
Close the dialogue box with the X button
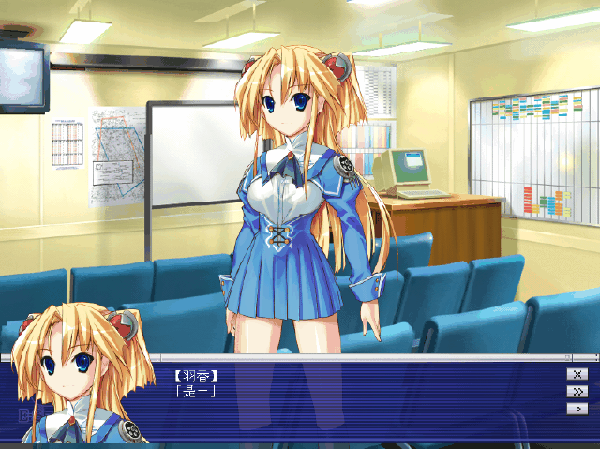576,374
